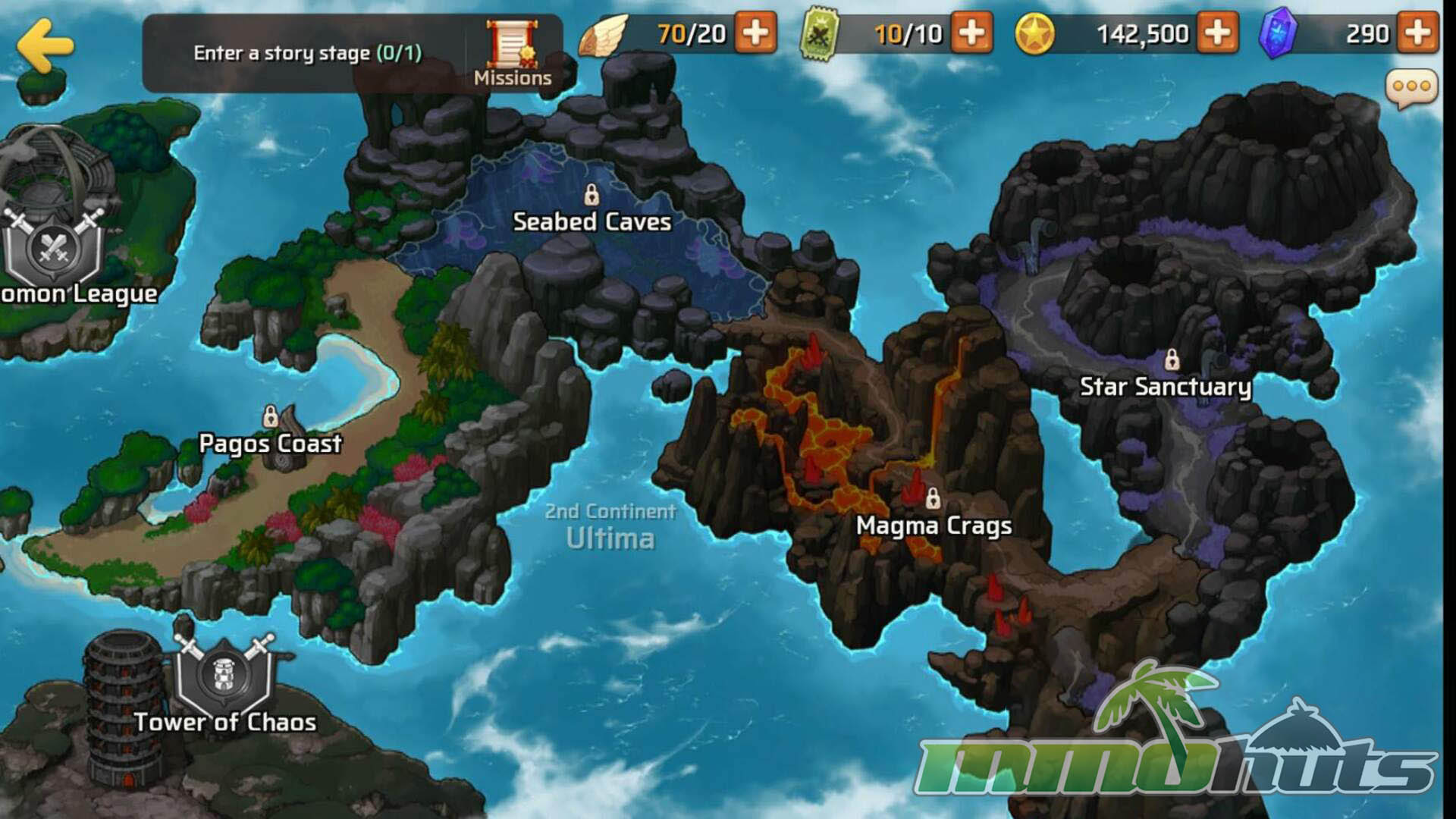This screenshot has height=819, width=1456.
Task: Go back with the yellow arrow
Action: [x=45, y=45]
